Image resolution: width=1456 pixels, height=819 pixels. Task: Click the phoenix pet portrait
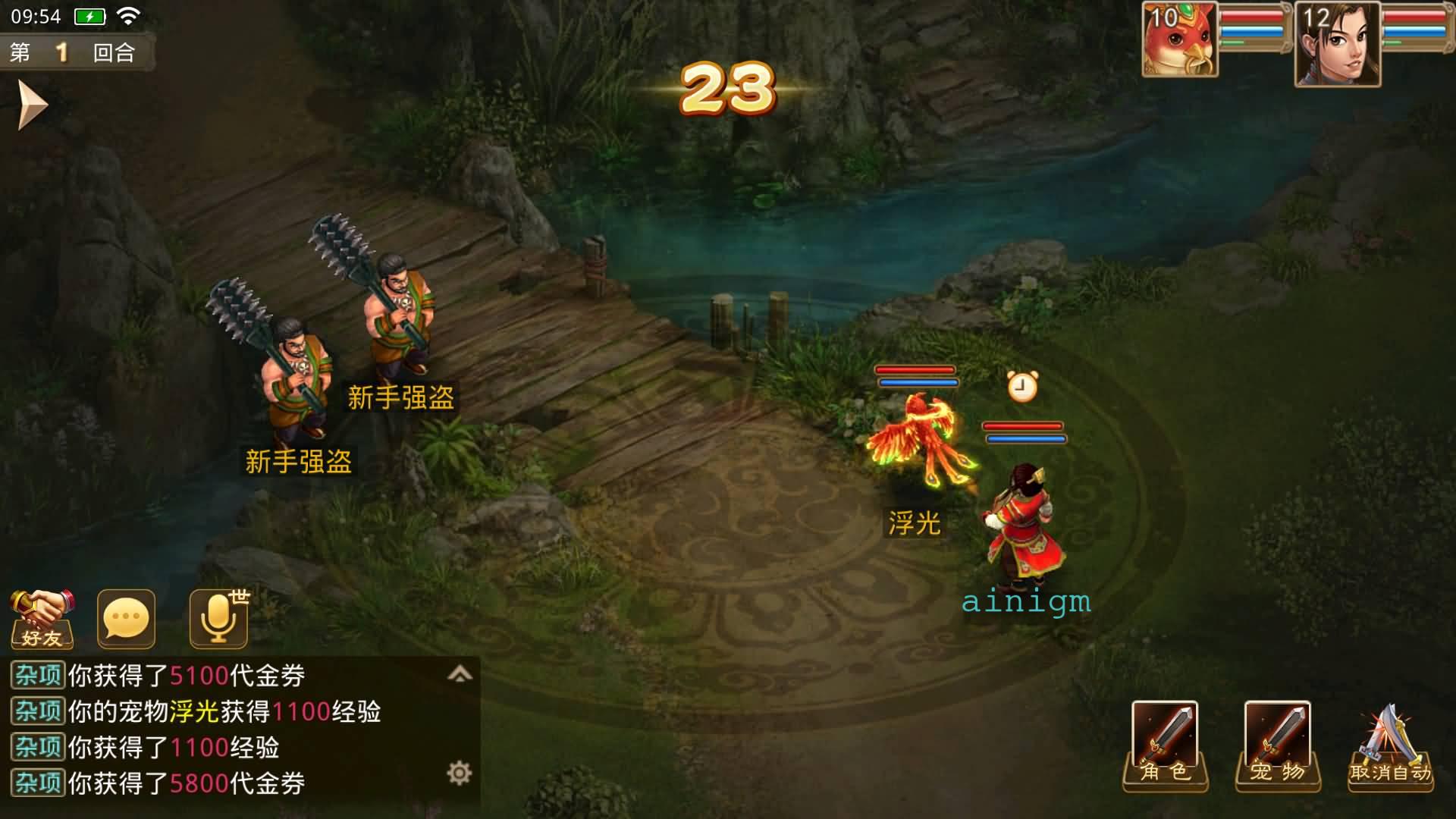click(1180, 39)
